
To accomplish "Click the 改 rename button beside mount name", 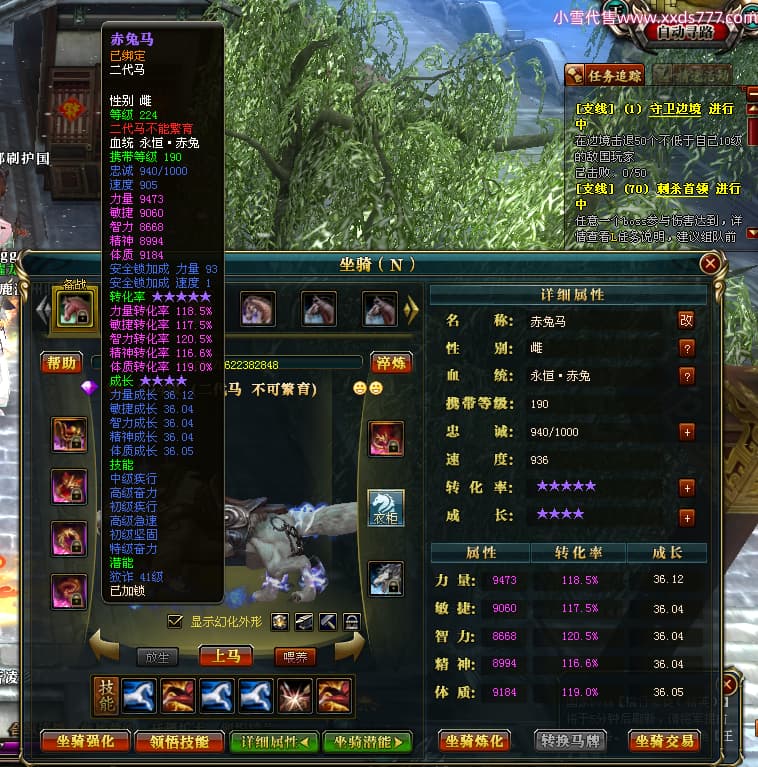I will pos(686,320).
